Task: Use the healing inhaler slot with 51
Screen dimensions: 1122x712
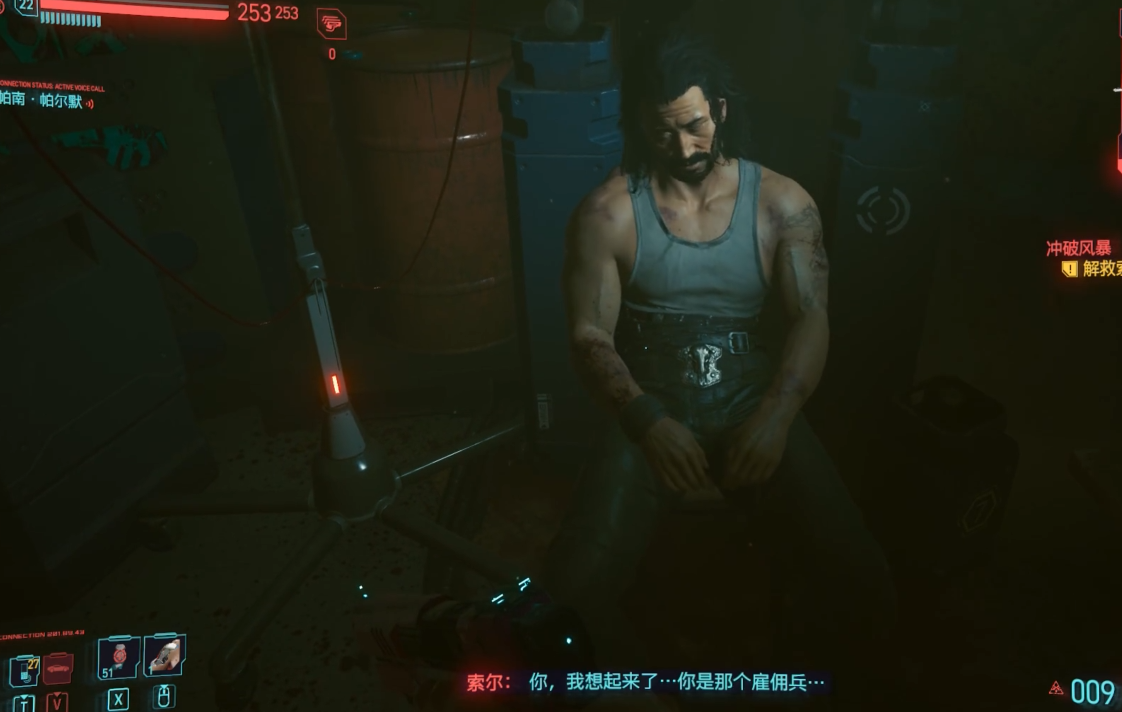Action: click(119, 657)
